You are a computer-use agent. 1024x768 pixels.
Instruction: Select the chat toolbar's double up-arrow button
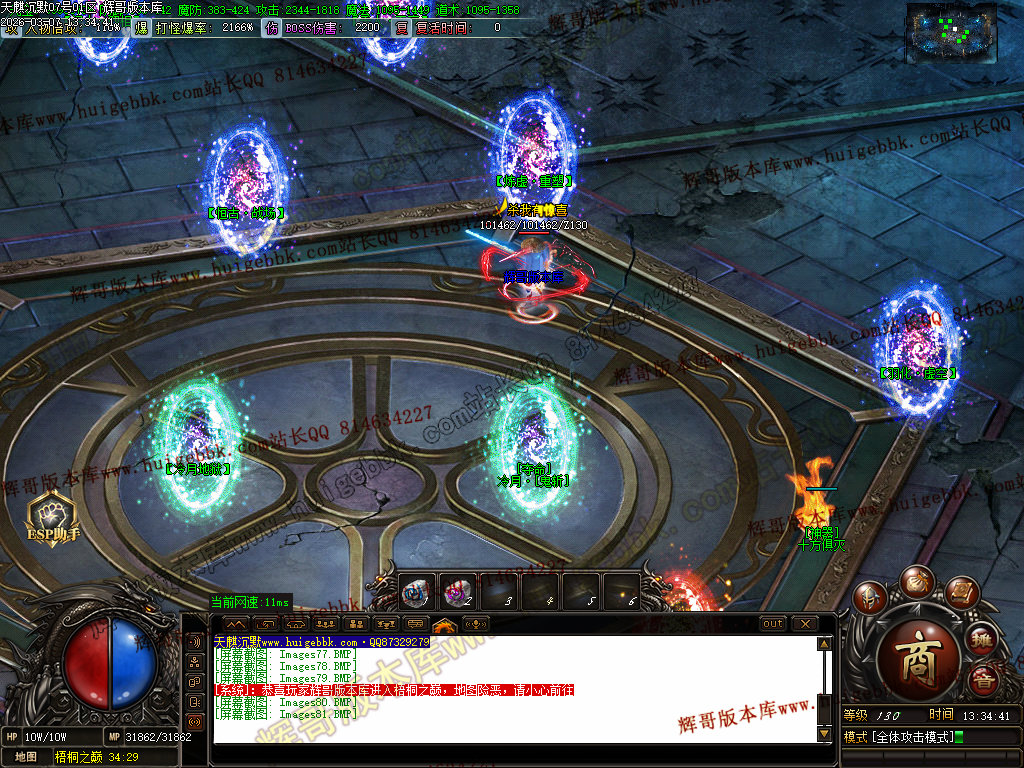click(235, 625)
